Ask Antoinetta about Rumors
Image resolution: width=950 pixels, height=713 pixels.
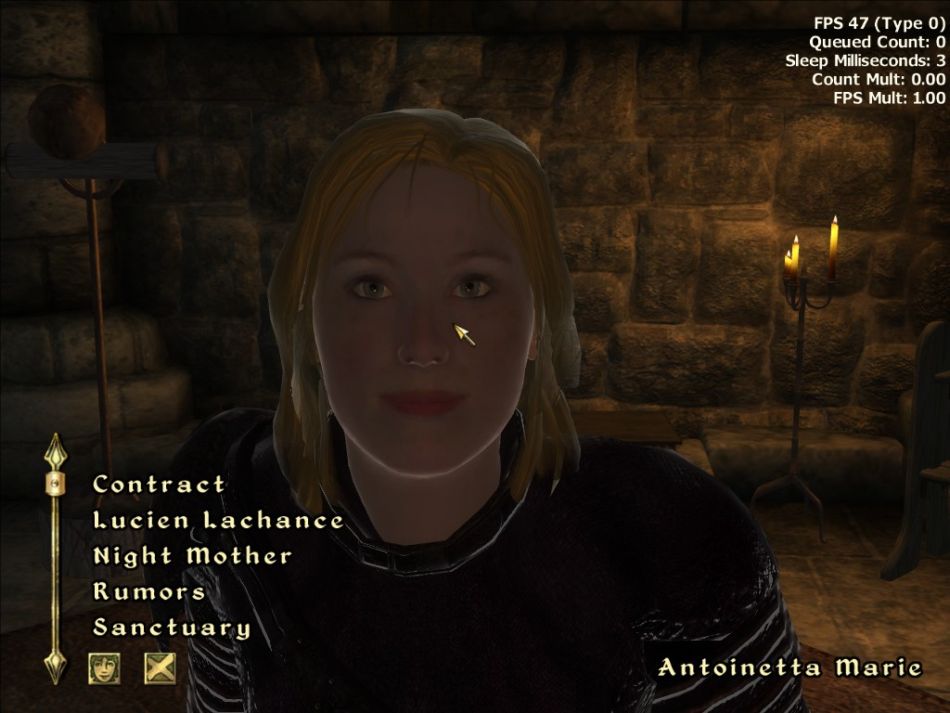149,592
